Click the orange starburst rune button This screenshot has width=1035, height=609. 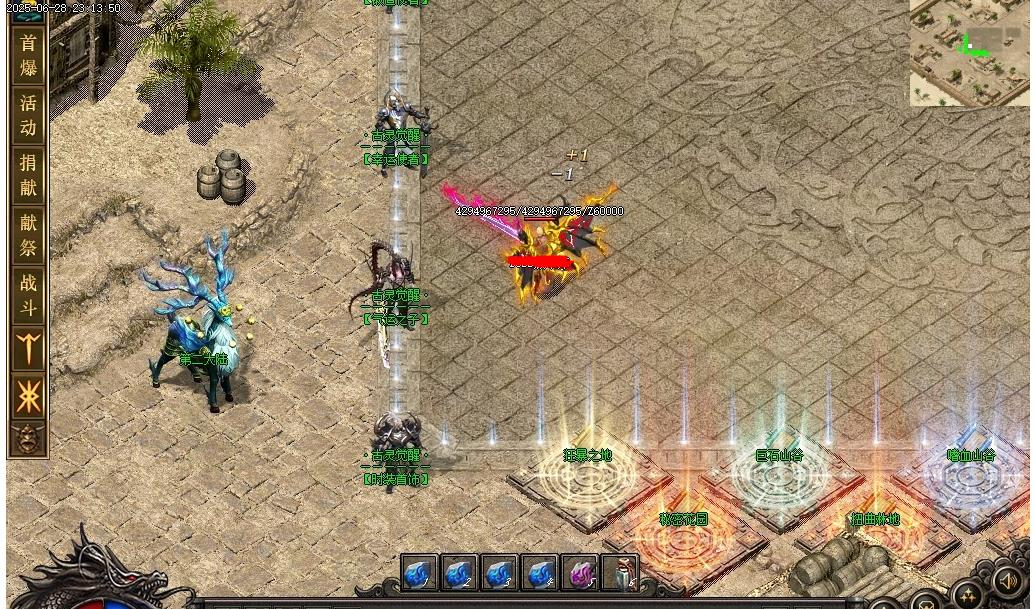tap(28, 397)
